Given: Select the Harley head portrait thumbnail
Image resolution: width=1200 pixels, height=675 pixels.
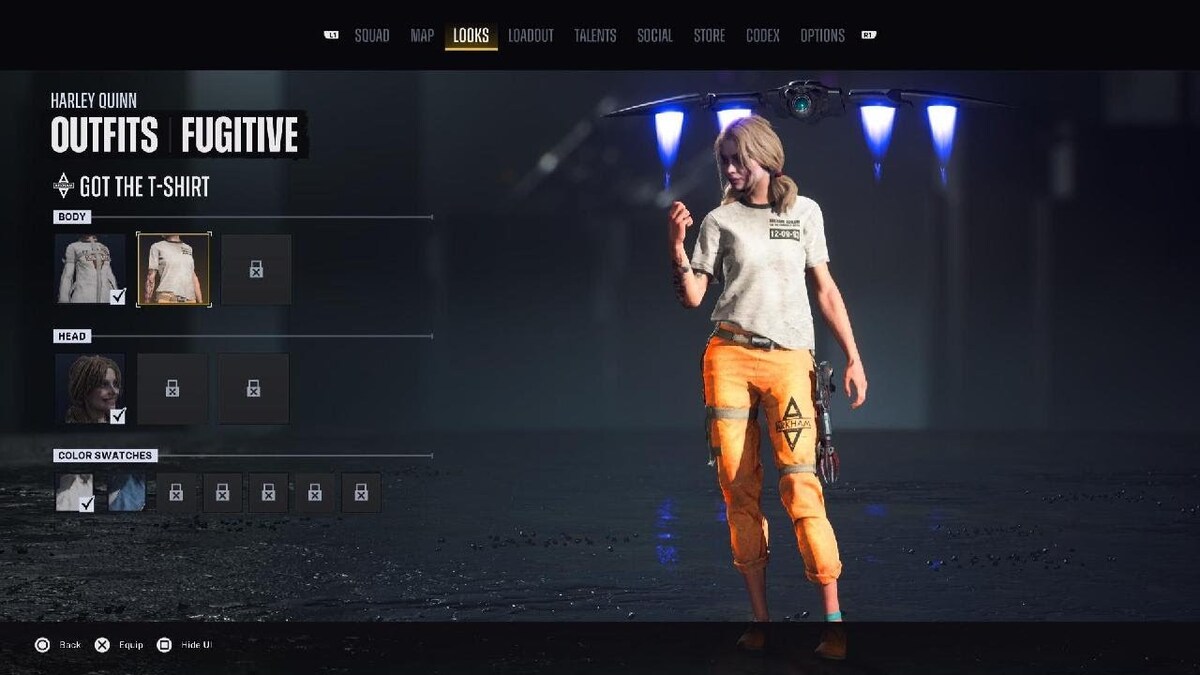Looking at the screenshot, I should [90, 388].
